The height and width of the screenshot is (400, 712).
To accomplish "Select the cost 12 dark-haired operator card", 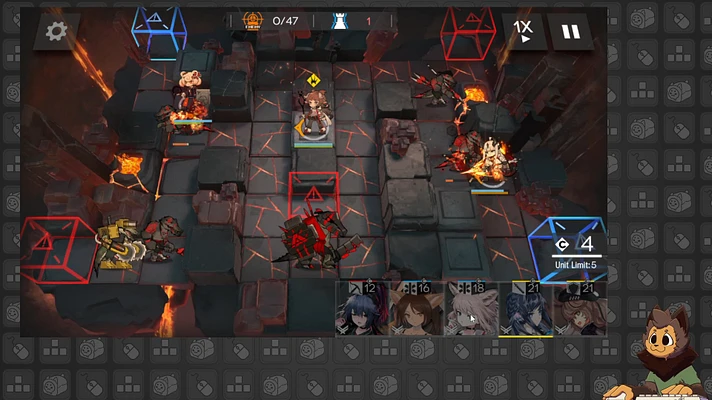I will pyautogui.click(x=361, y=309).
